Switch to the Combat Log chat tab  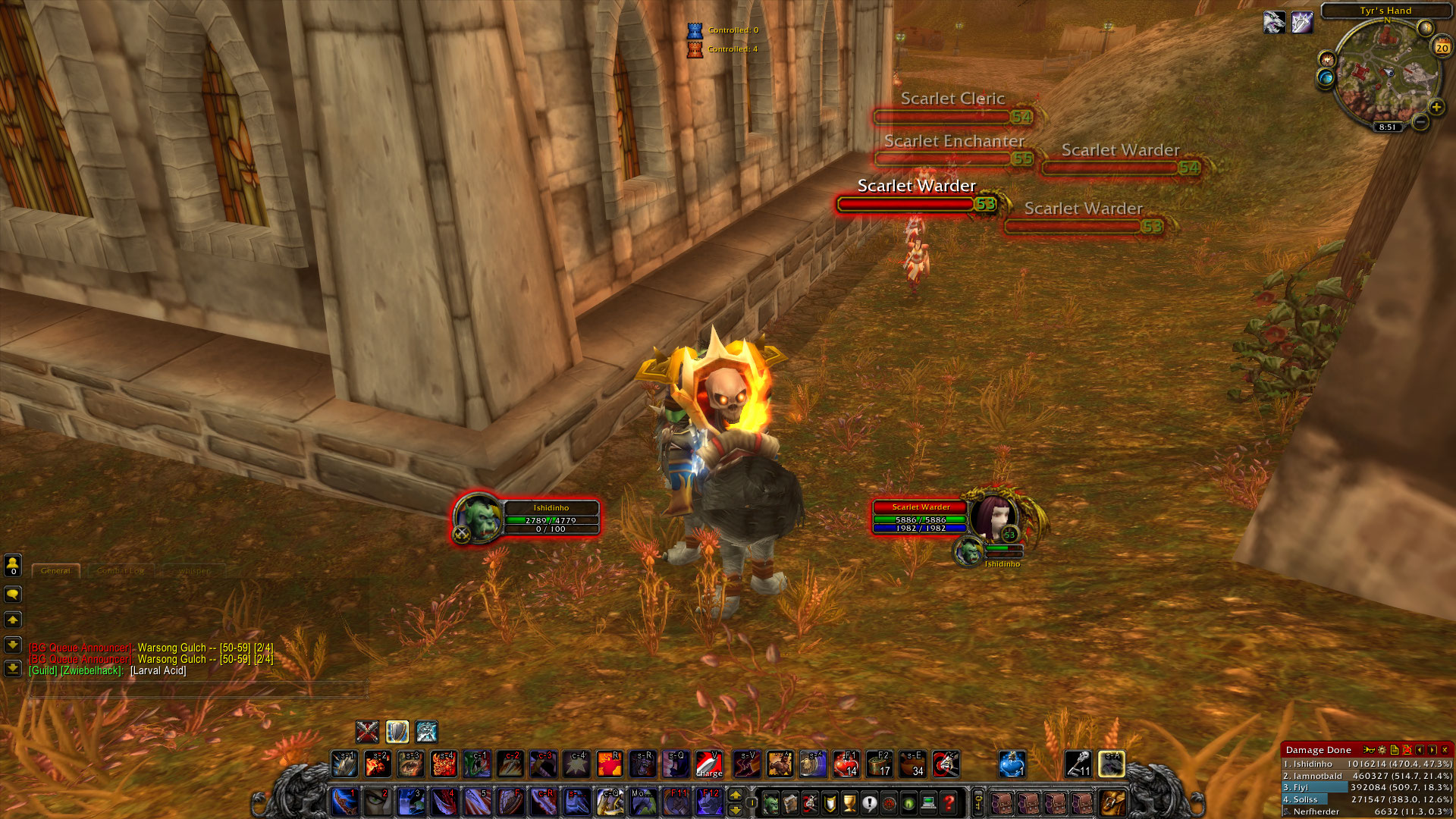coord(119,570)
